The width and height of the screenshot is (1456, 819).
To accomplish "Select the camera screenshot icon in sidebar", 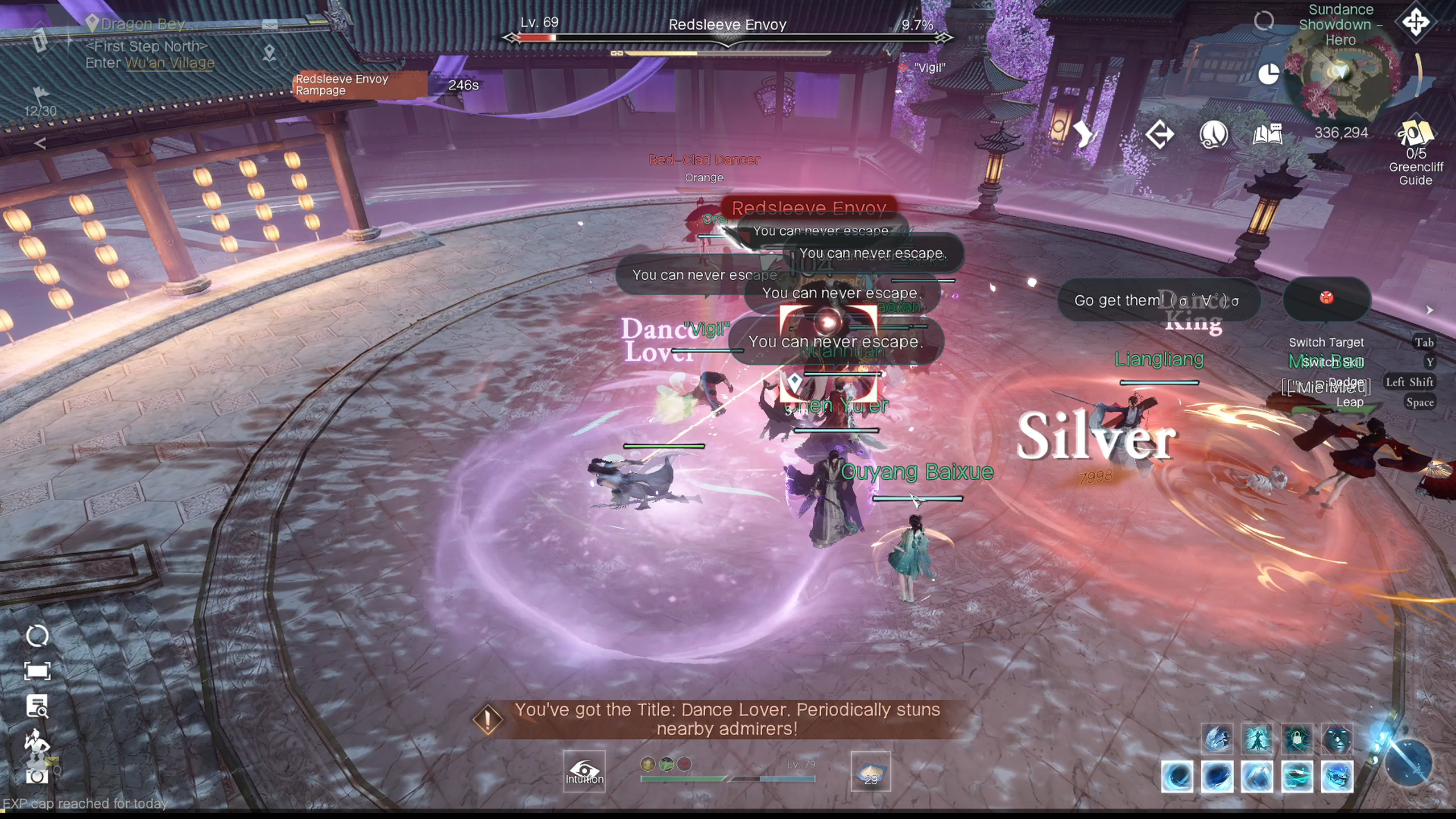I will 36,776.
